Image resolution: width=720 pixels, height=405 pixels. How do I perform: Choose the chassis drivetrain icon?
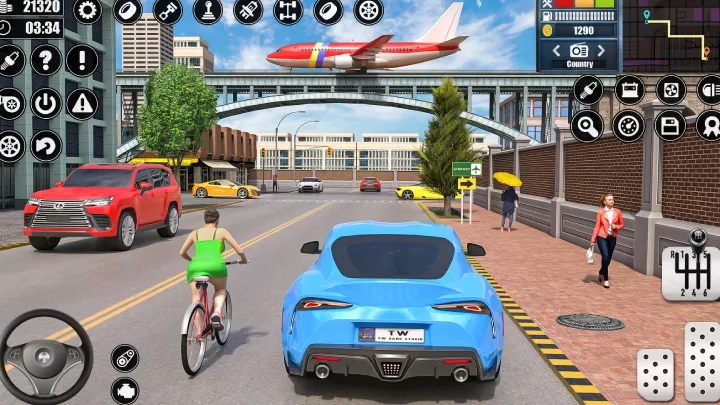[288, 12]
